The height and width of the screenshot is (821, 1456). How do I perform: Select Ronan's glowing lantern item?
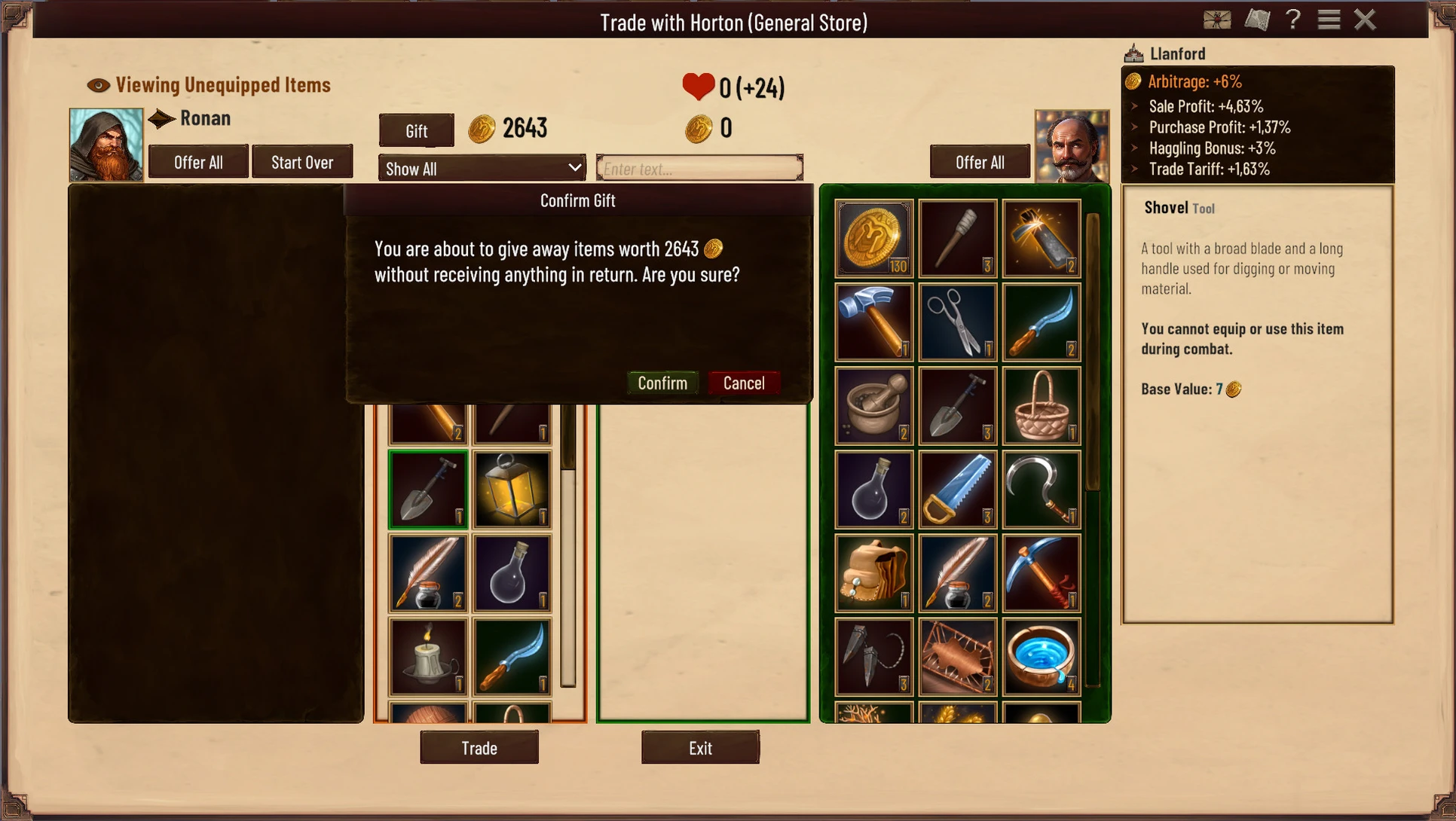click(512, 490)
